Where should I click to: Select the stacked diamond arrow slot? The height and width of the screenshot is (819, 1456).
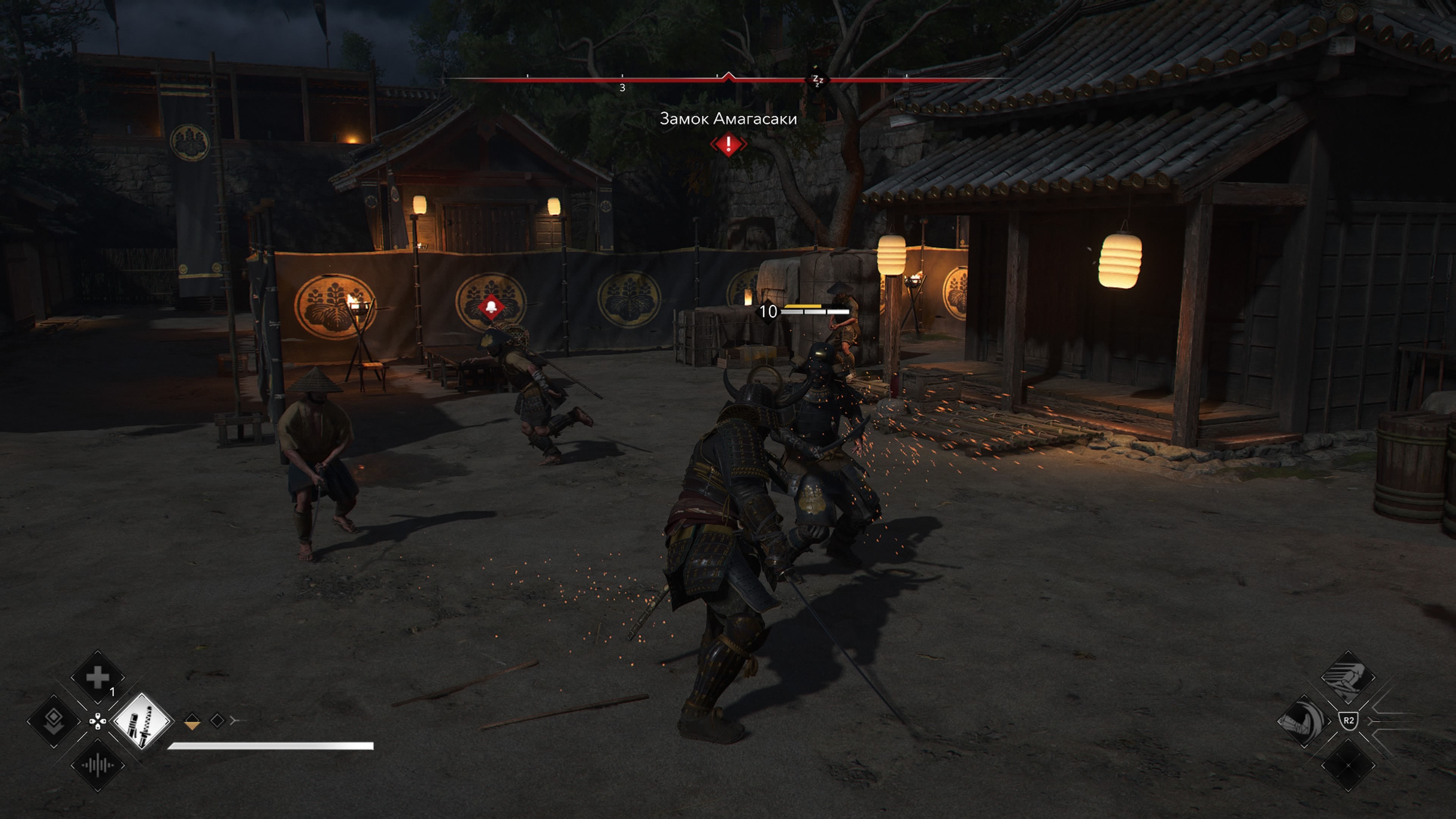pos(54,721)
